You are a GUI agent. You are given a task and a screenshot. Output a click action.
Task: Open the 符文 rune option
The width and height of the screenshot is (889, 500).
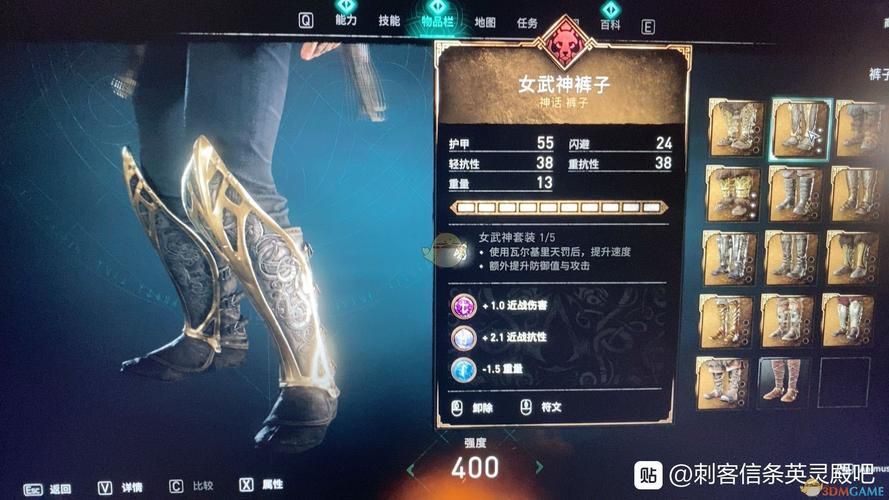[x=540, y=407]
